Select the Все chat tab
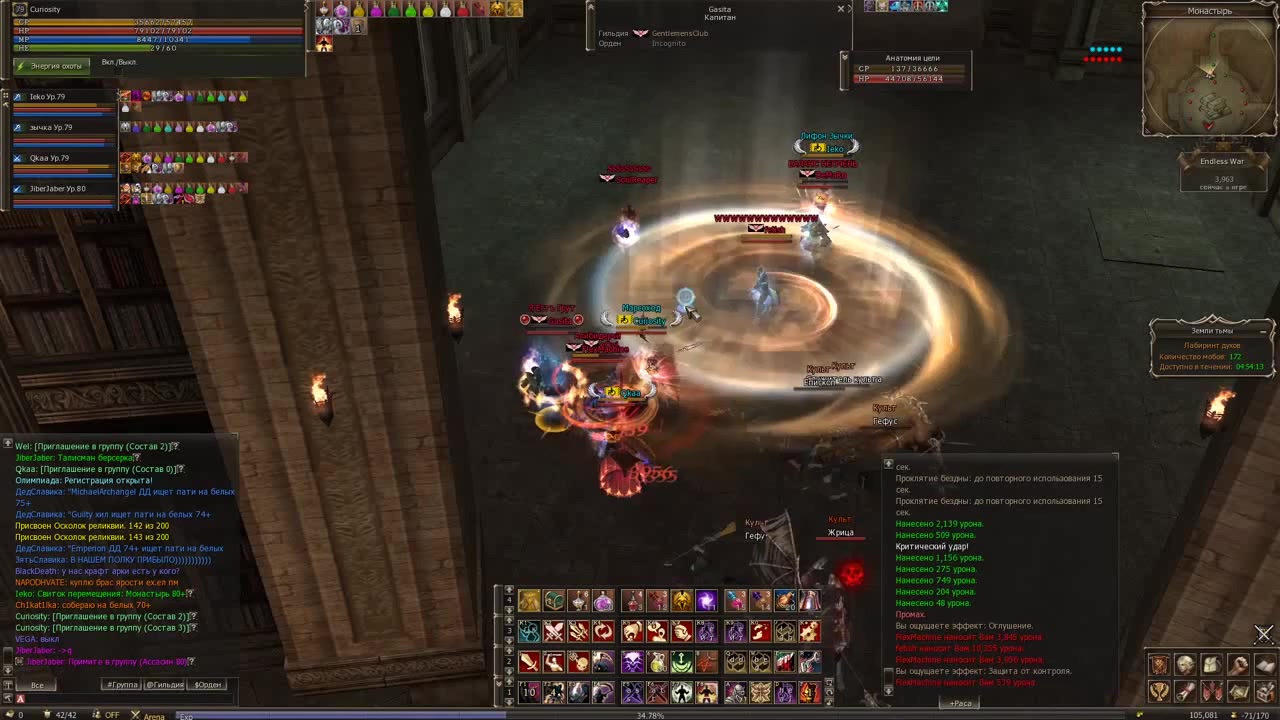Viewport: 1280px width, 720px height. (x=37, y=685)
